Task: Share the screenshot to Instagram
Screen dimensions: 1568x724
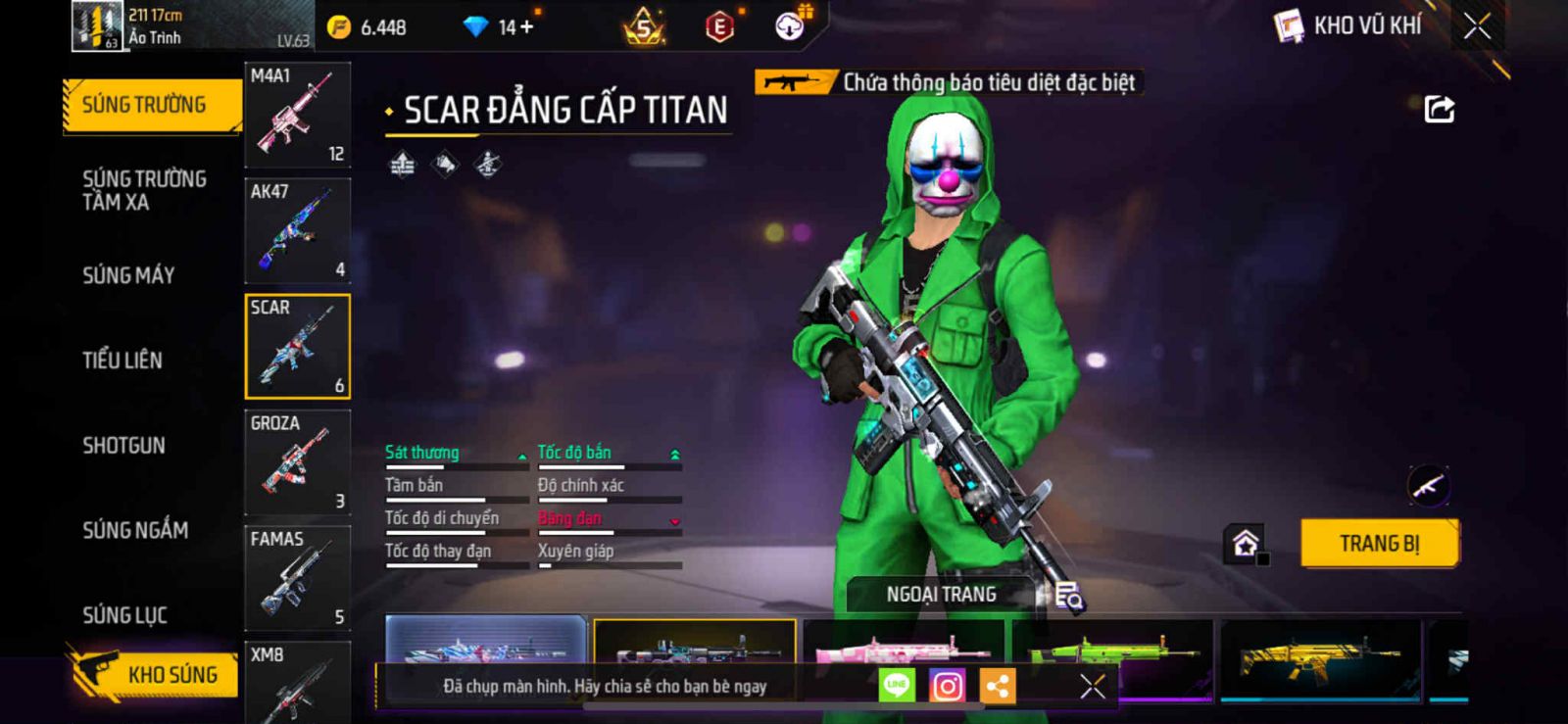Action: (947, 686)
